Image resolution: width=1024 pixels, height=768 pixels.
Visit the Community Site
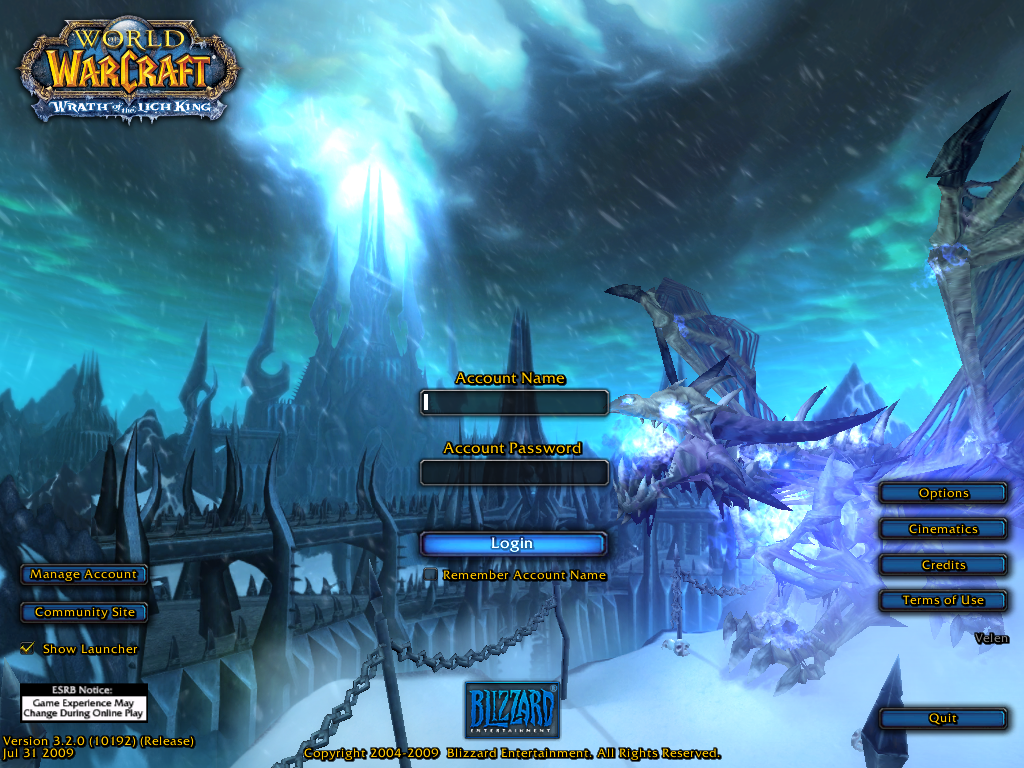tap(84, 612)
